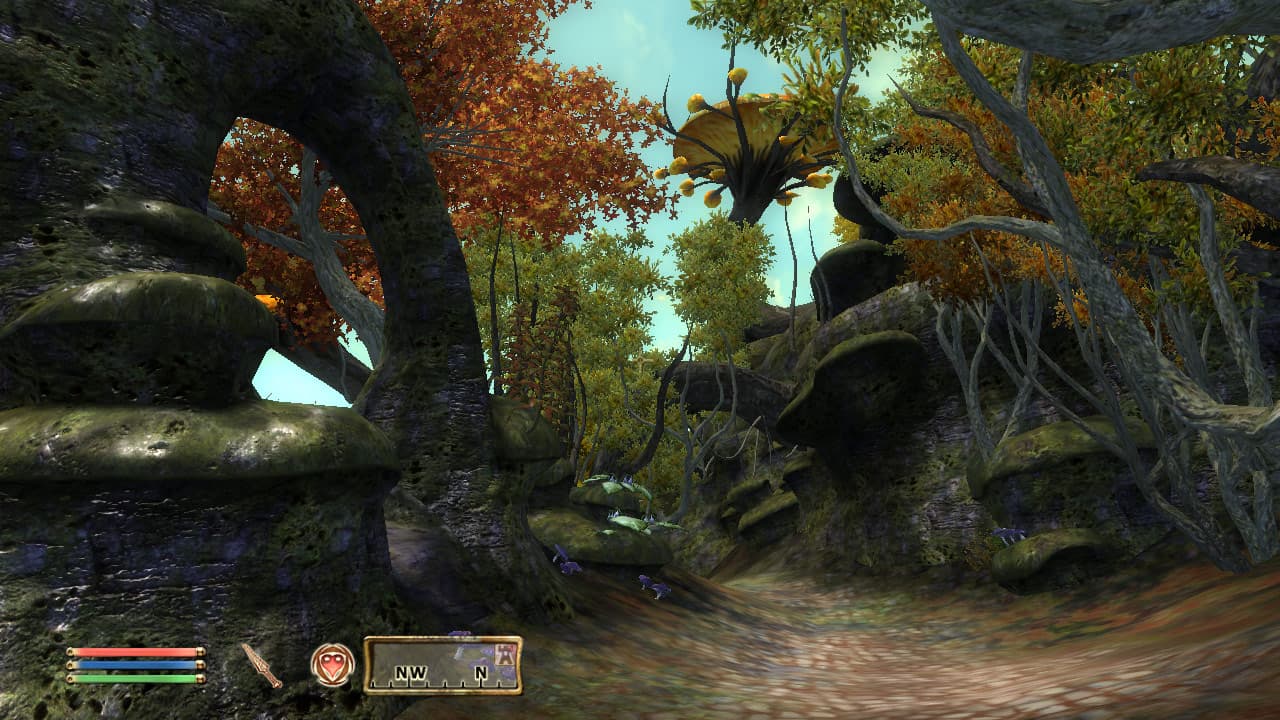Select the fortress marker on the compass
The height and width of the screenshot is (720, 1280).
click(505, 655)
